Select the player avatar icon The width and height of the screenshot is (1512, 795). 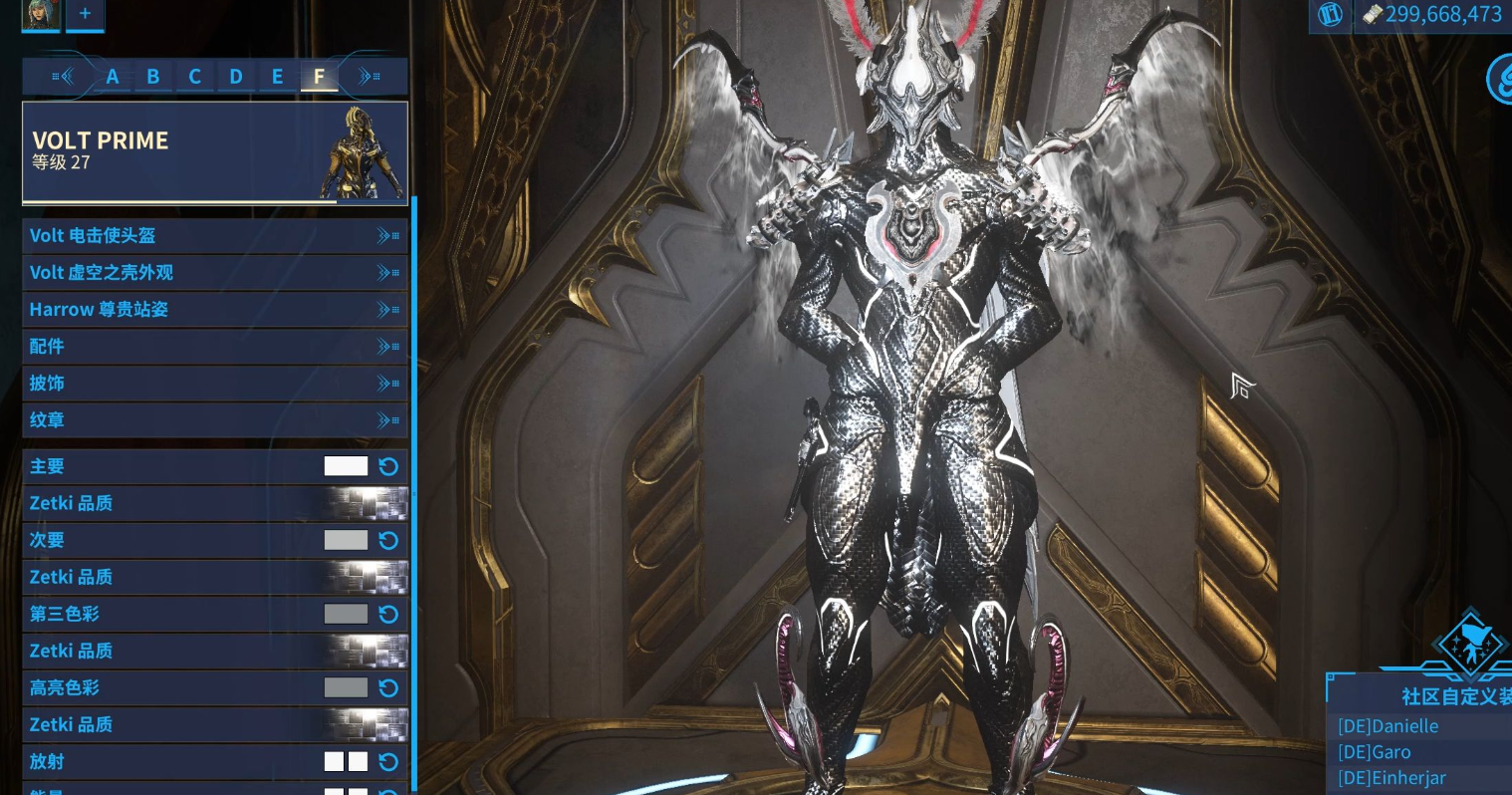[x=41, y=14]
